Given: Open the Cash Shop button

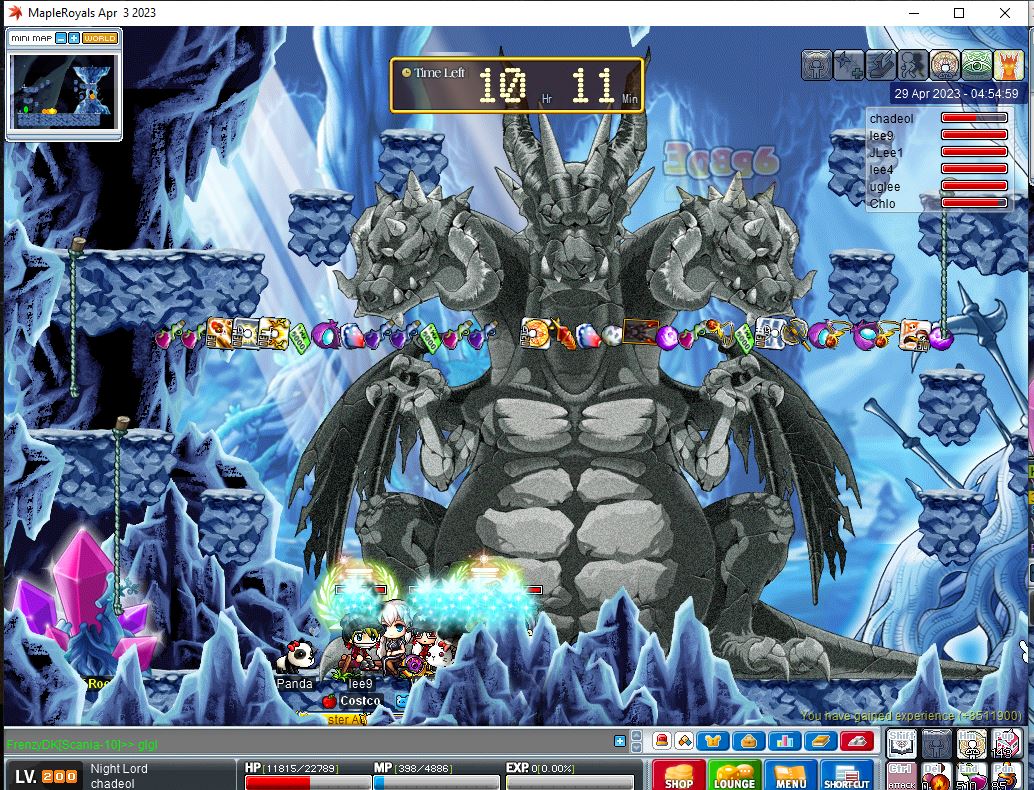Looking at the screenshot, I should tap(679, 775).
